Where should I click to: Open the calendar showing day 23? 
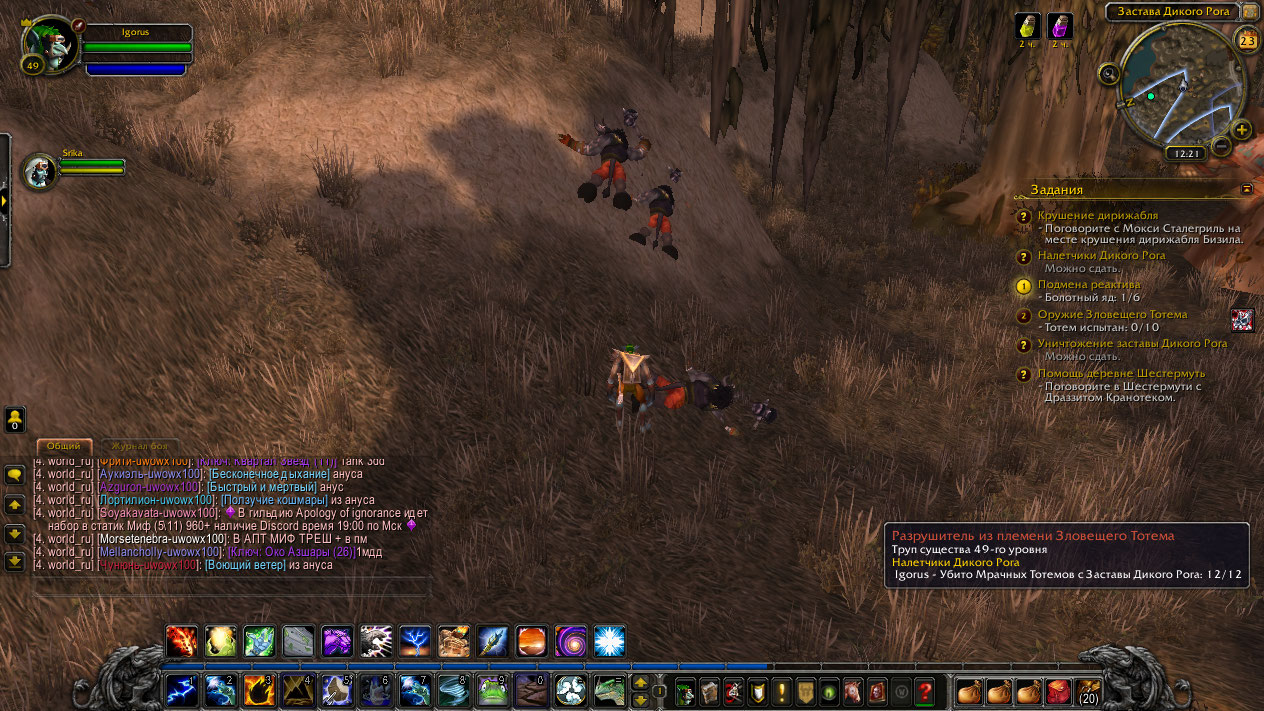click(x=1248, y=40)
